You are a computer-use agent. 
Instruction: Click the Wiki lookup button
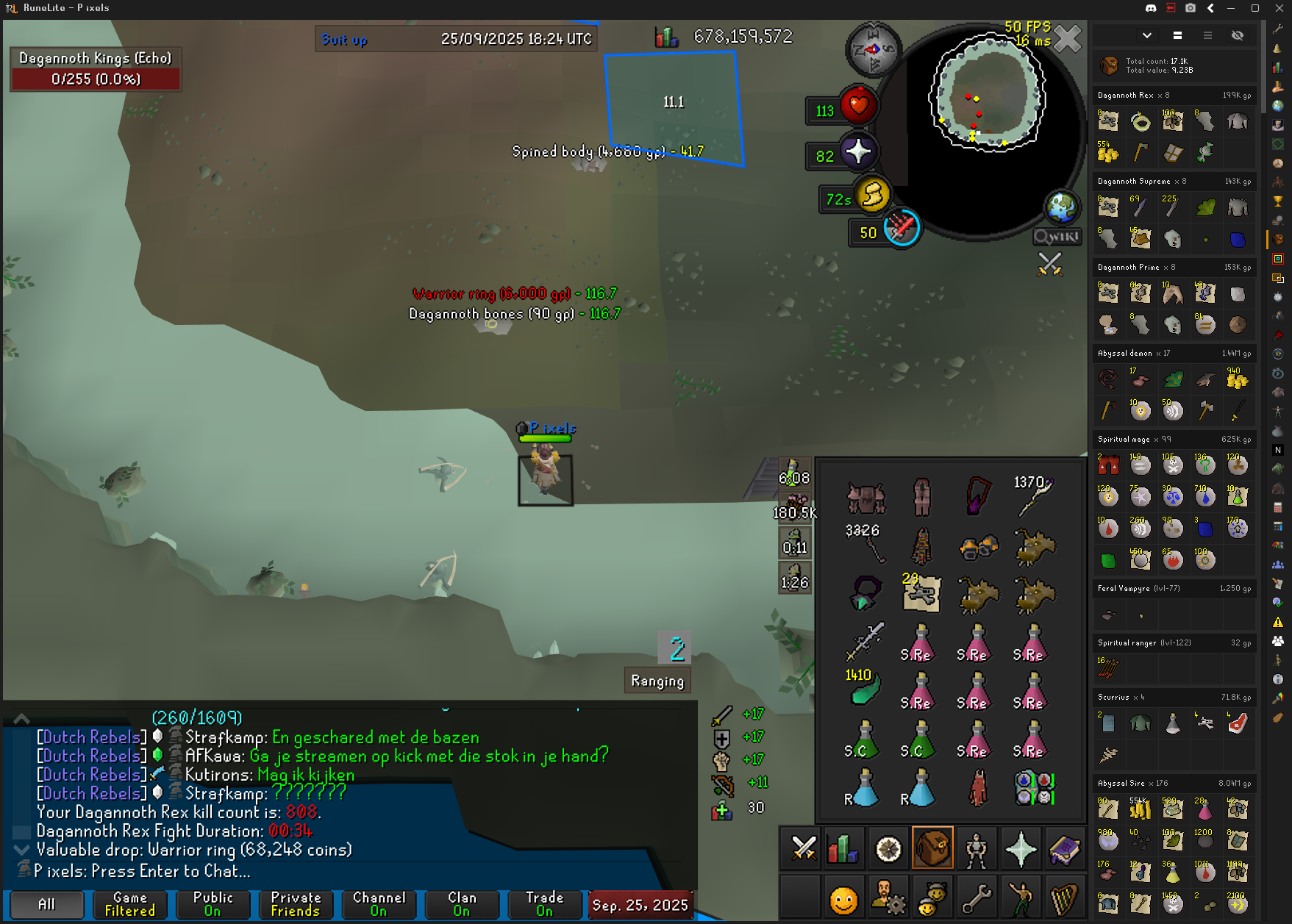[1057, 237]
